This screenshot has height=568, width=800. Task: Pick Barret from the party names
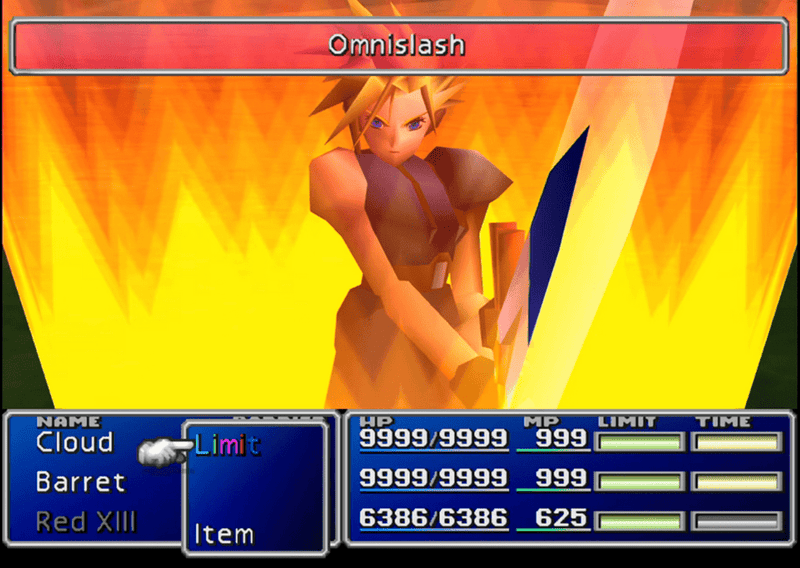click(x=80, y=482)
